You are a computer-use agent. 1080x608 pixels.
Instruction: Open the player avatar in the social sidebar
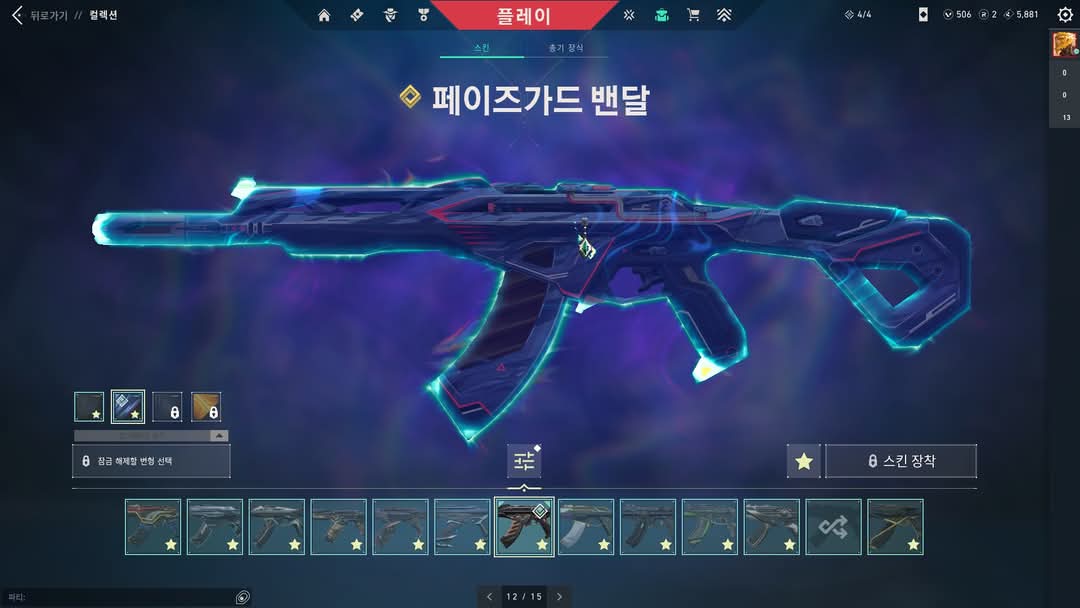[x=1063, y=45]
